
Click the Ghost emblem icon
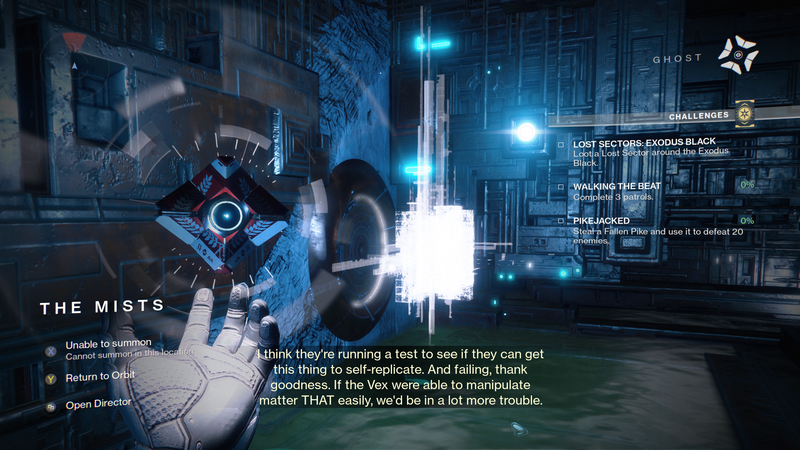738,54
